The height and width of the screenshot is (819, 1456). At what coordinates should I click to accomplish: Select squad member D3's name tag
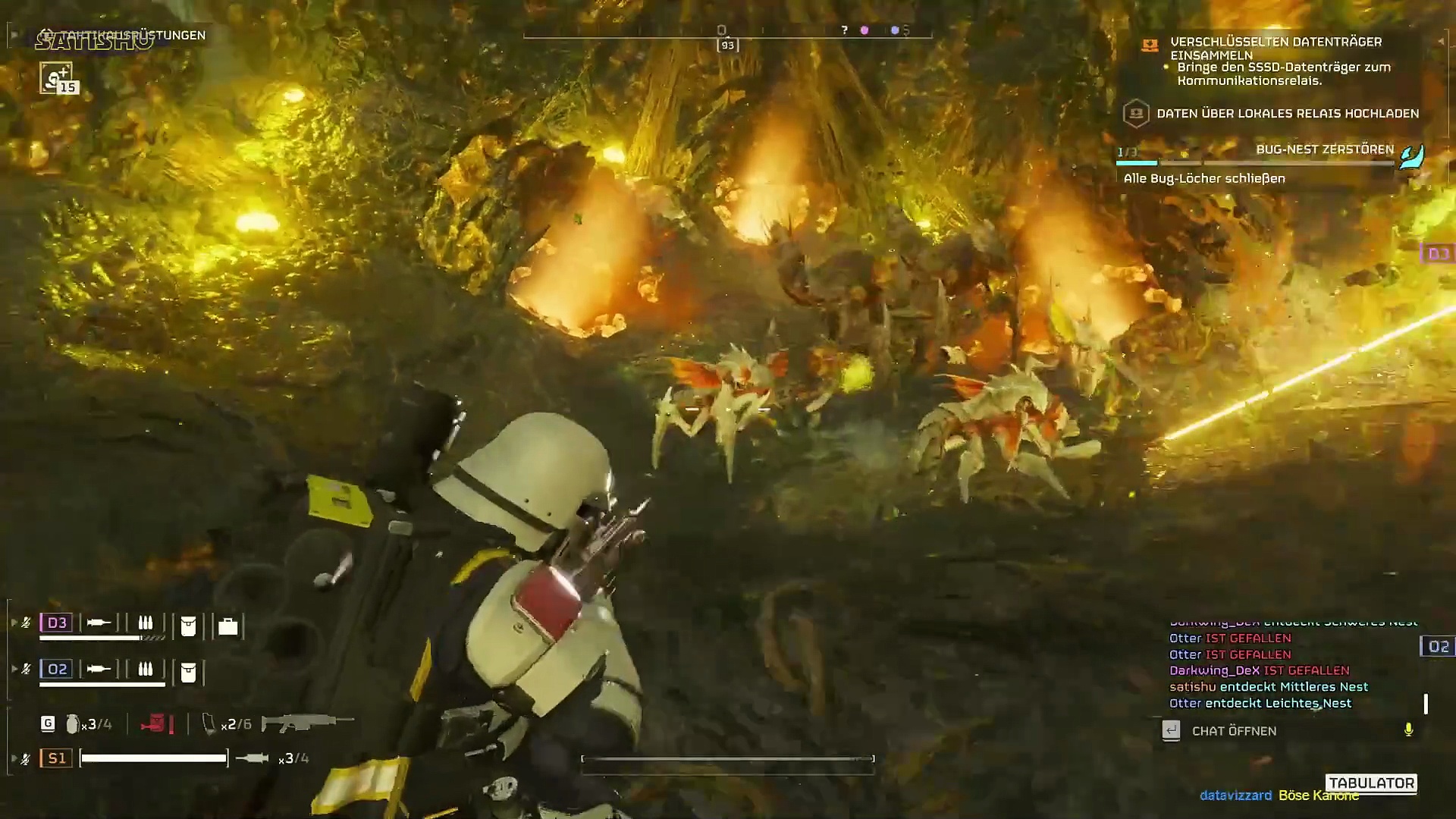click(x=57, y=623)
